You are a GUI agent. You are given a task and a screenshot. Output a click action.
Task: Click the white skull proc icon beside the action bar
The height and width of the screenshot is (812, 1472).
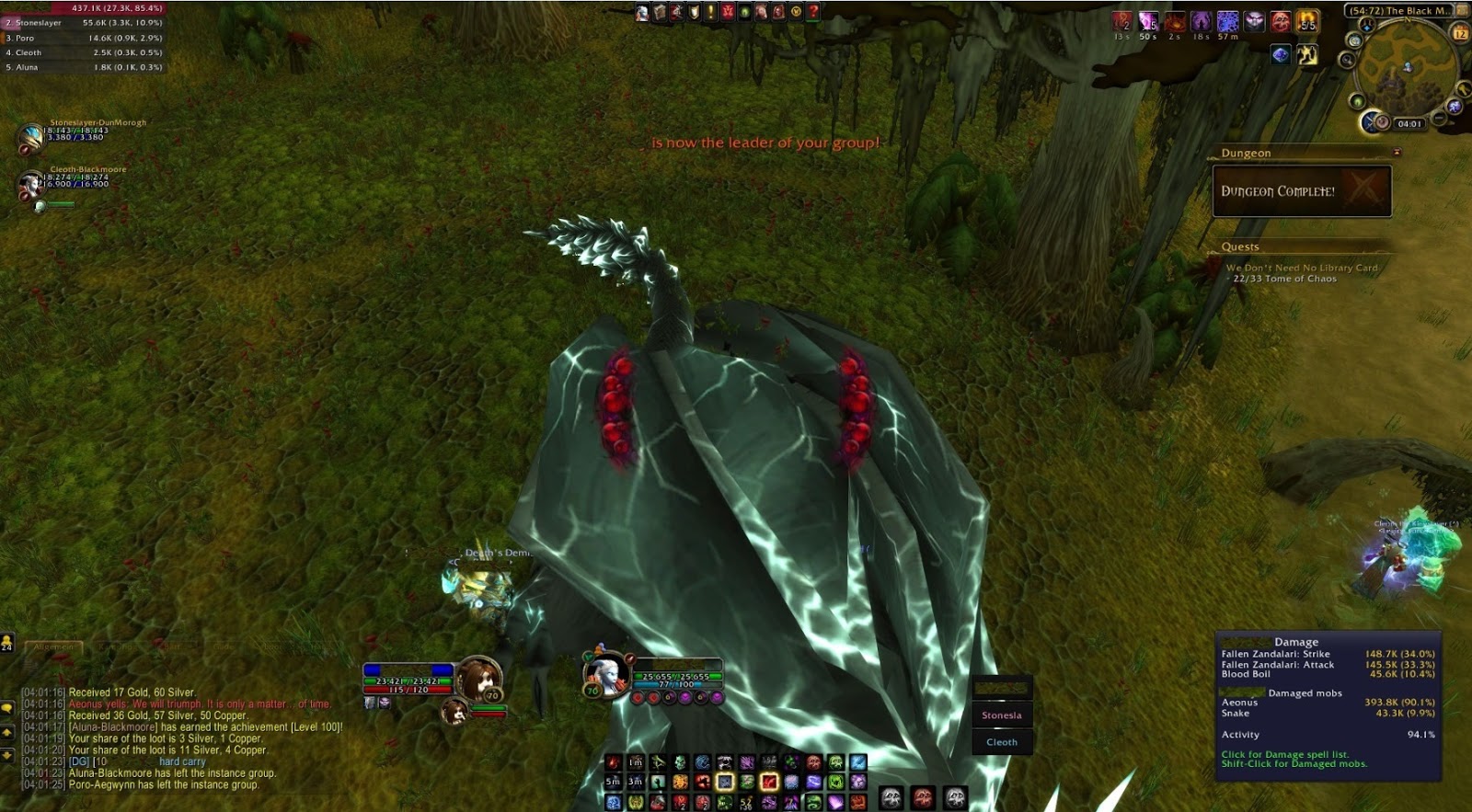coord(891,796)
